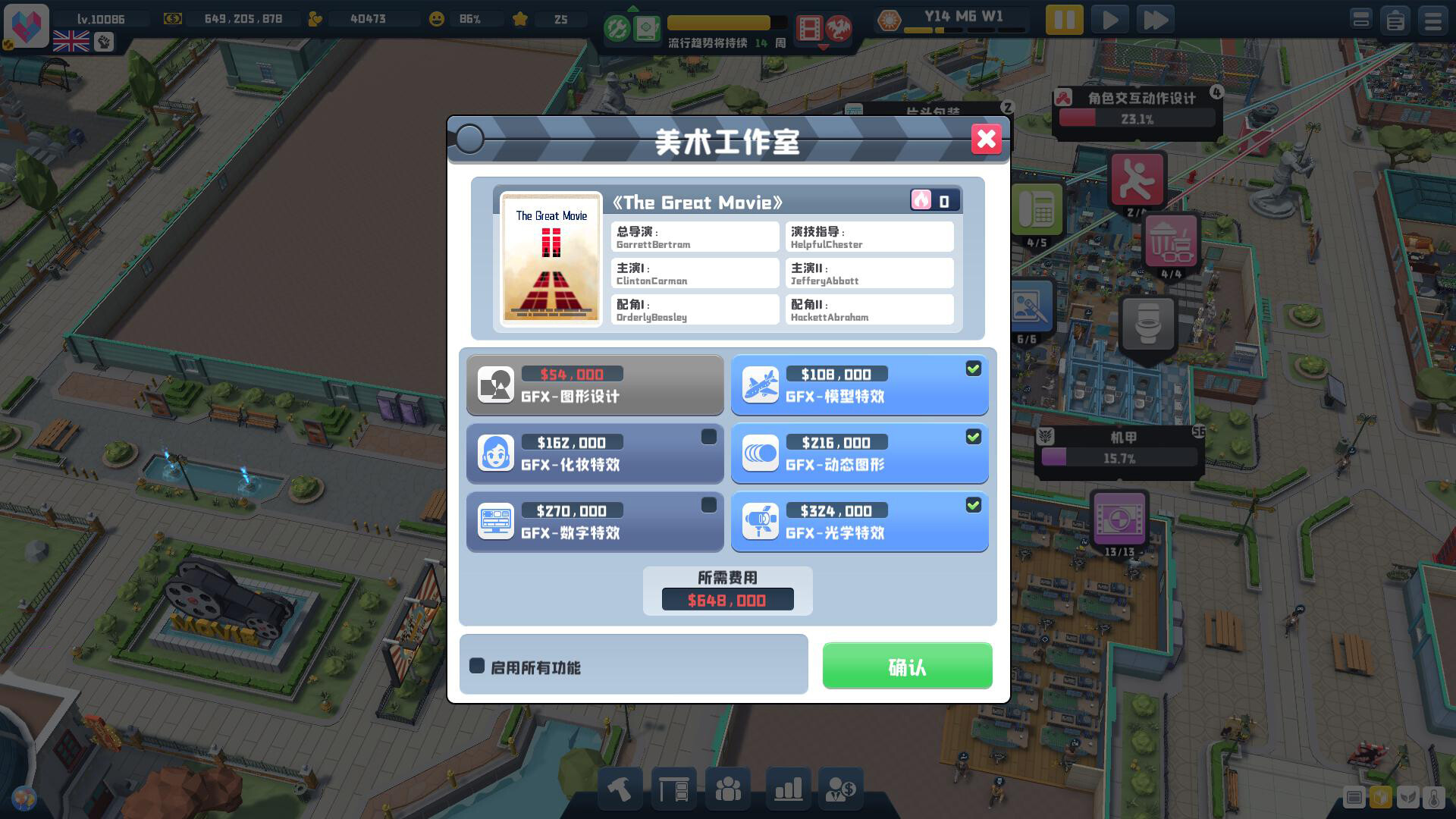Enable the GFX-化妆特效 checkbox
Viewport: 1456px width, 819px height.
coord(708,436)
